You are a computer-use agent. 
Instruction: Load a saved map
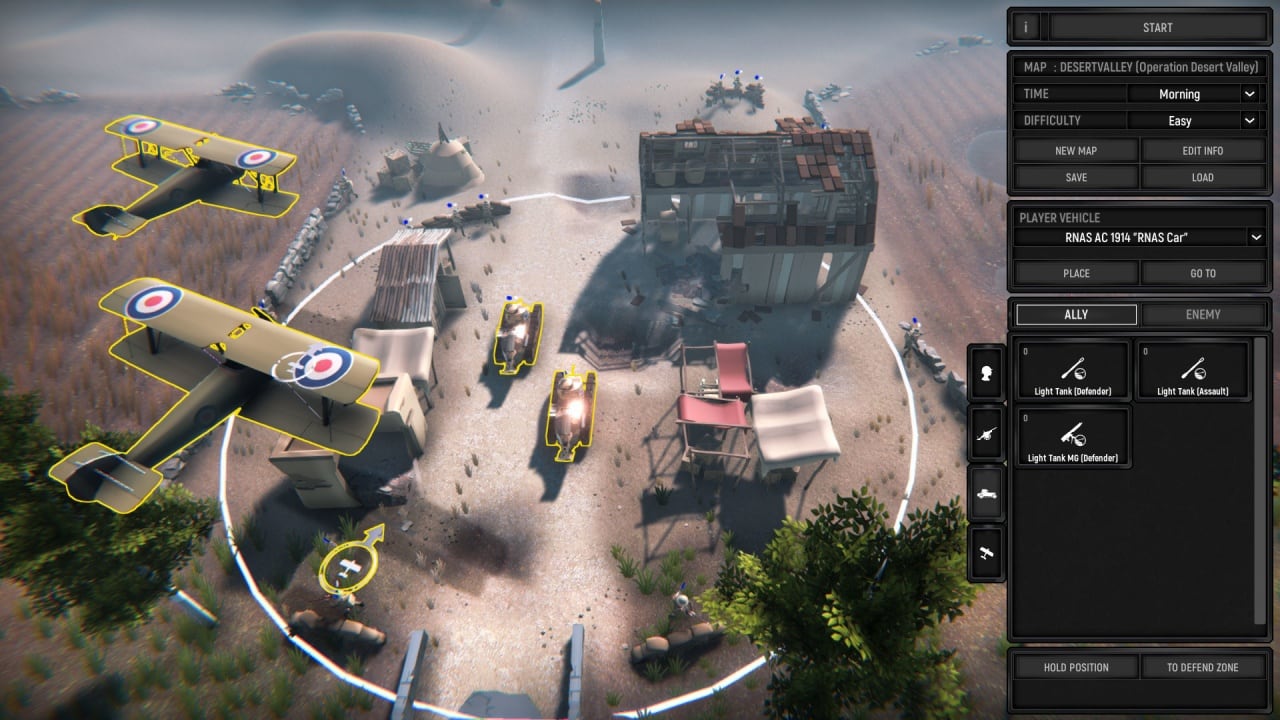[x=1203, y=177]
